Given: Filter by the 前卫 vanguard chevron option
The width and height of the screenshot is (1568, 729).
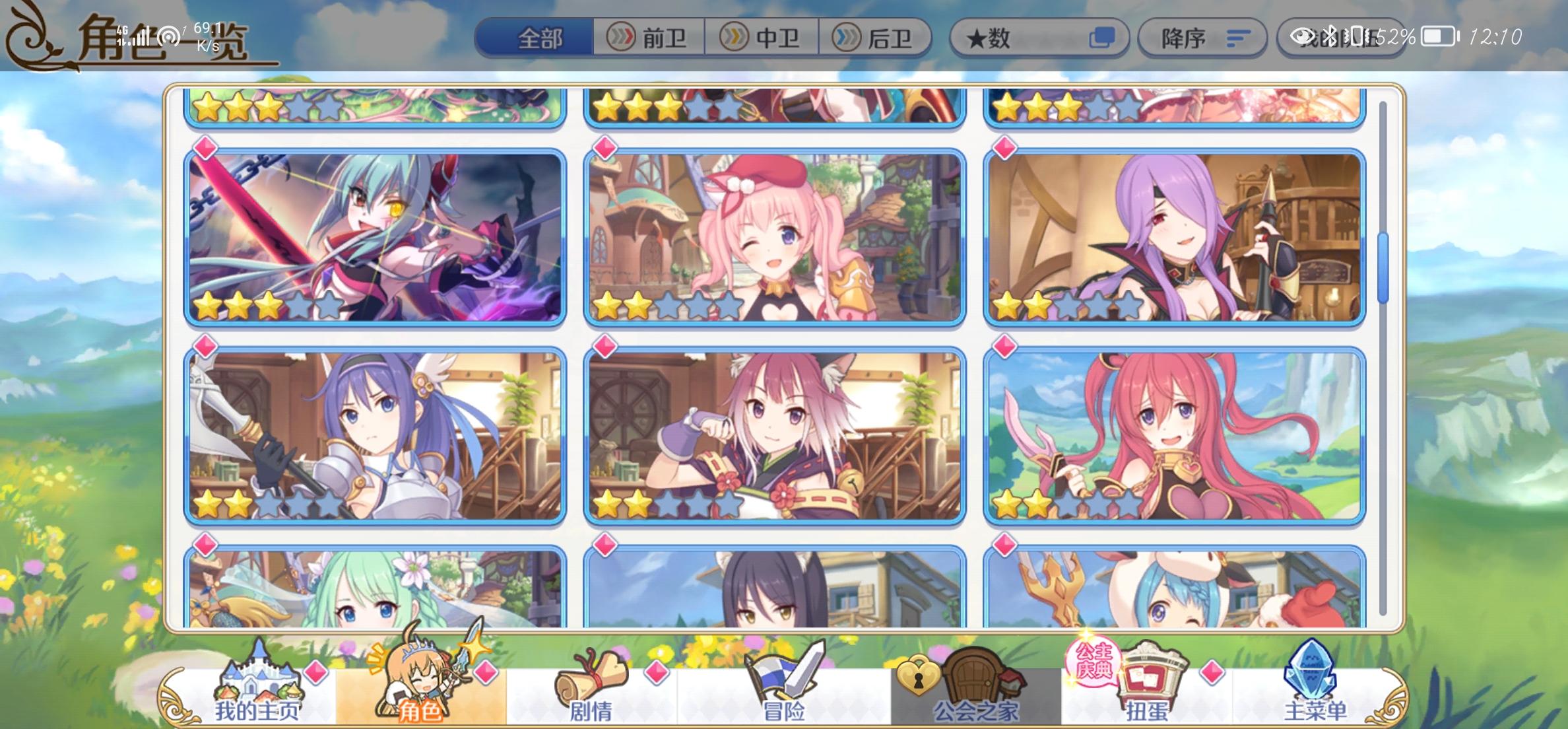Looking at the screenshot, I should [650, 38].
